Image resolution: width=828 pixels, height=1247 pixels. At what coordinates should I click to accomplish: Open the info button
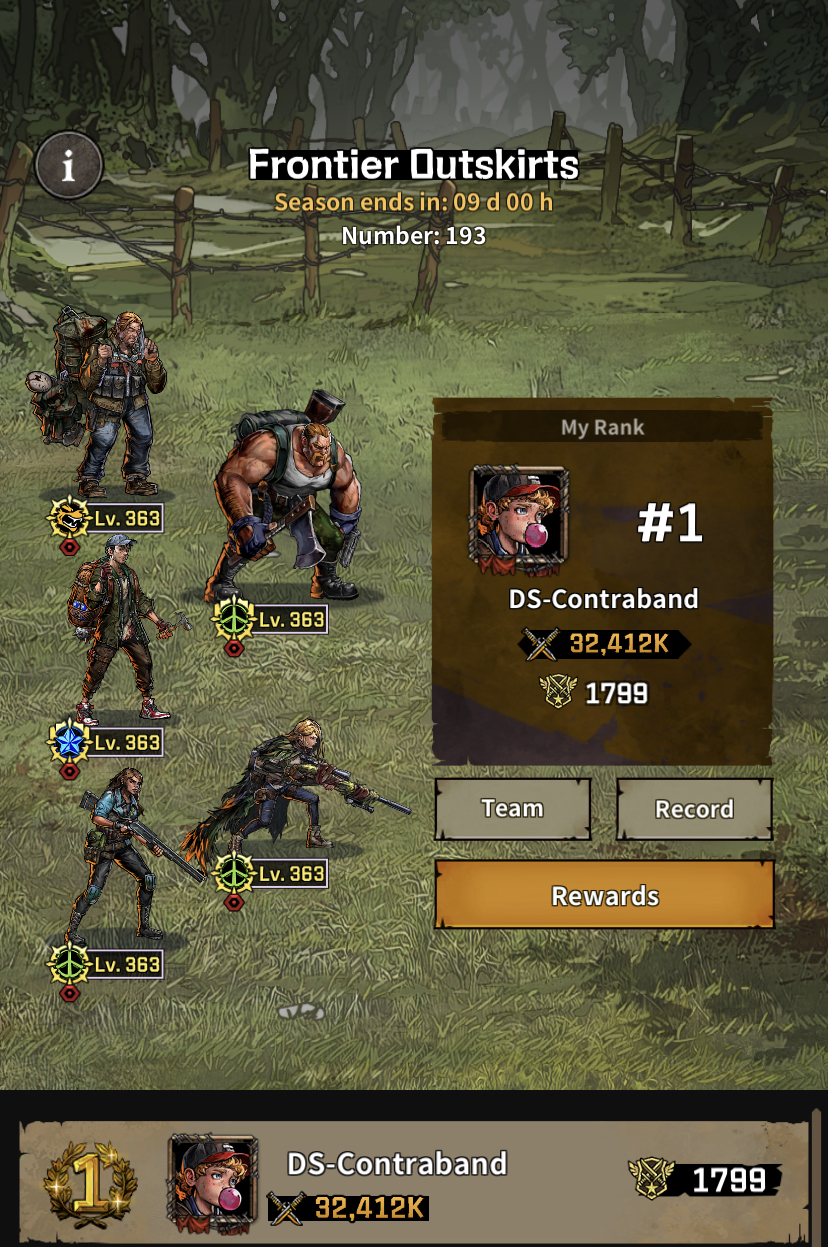pos(68,166)
